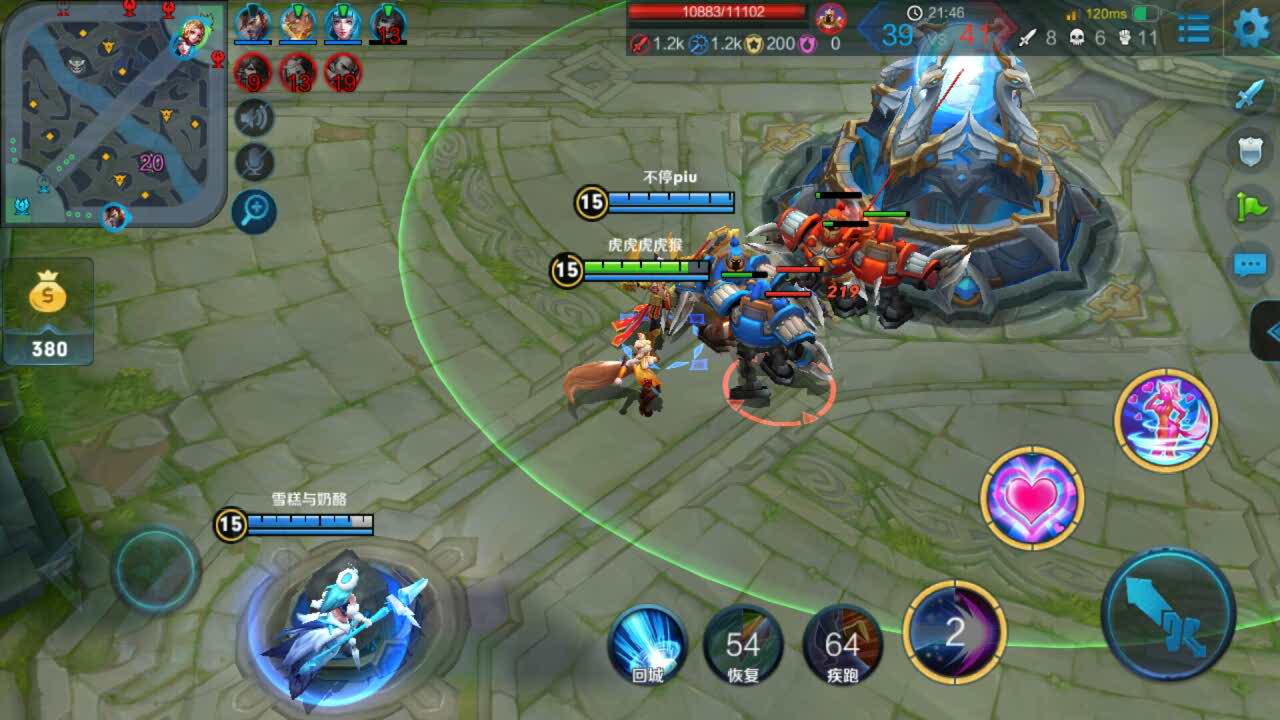Viewport: 1280px width, 720px height.
Task: Cast the pink heart charm skill
Action: coord(1032,497)
